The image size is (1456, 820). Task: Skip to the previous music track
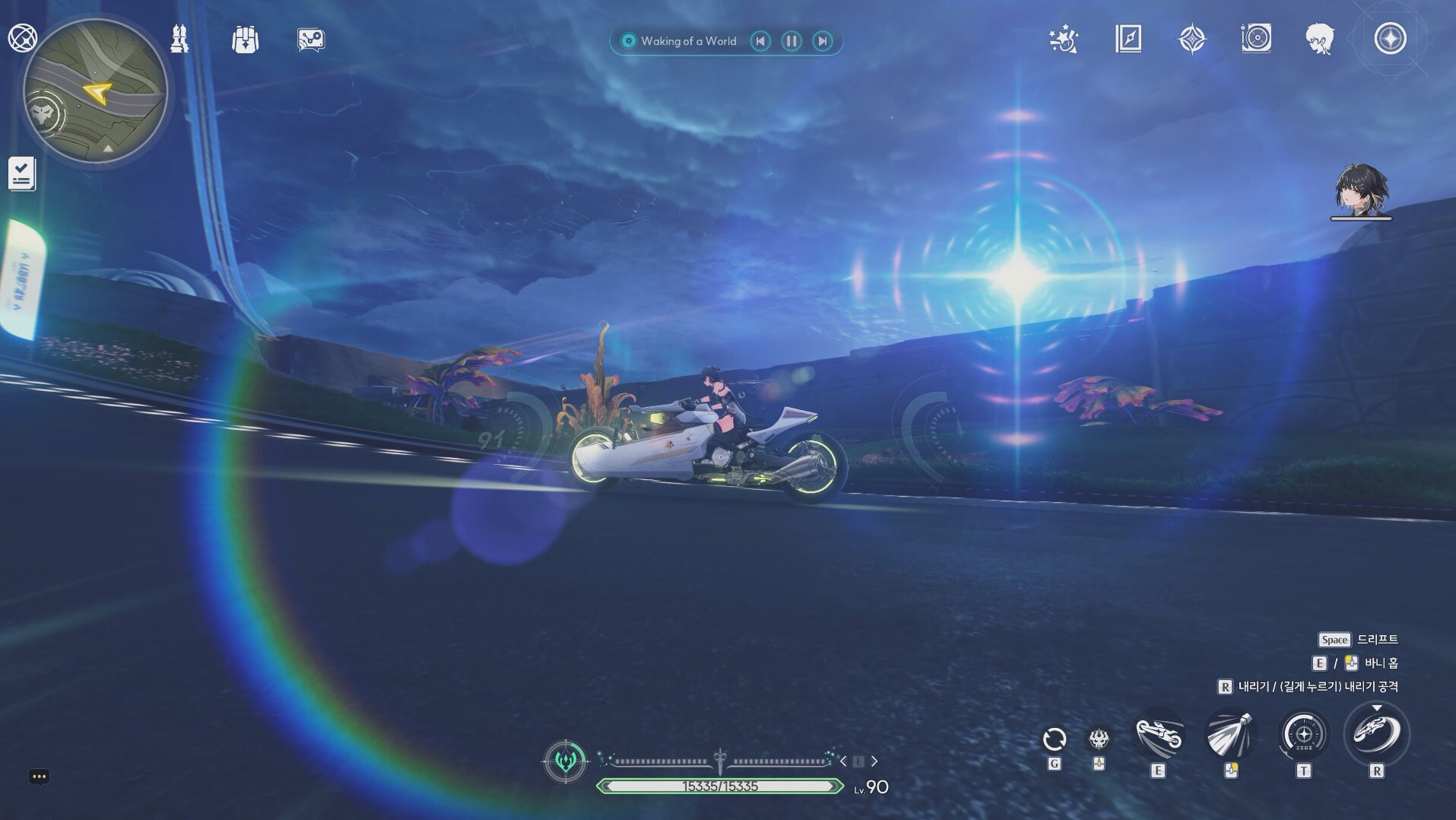click(x=760, y=41)
